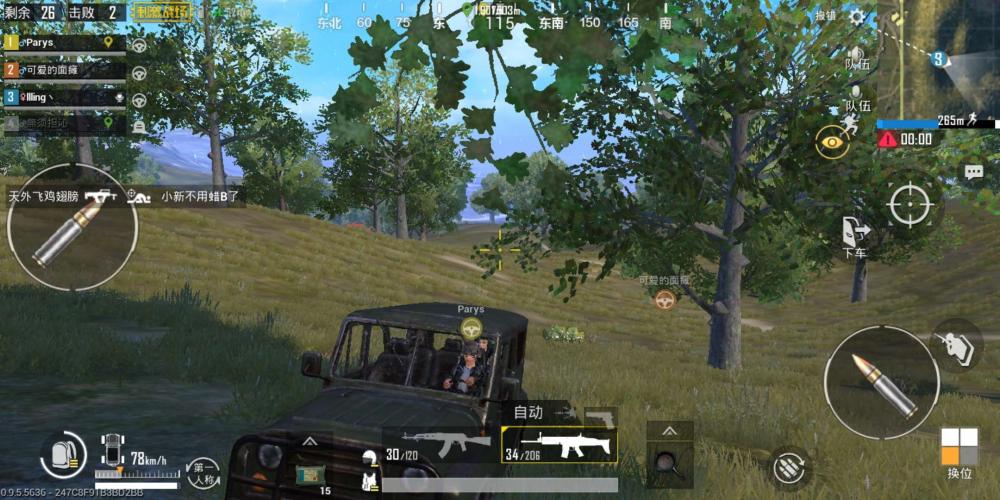Fire using the right bullet button
The height and width of the screenshot is (500, 1000).
tap(881, 382)
